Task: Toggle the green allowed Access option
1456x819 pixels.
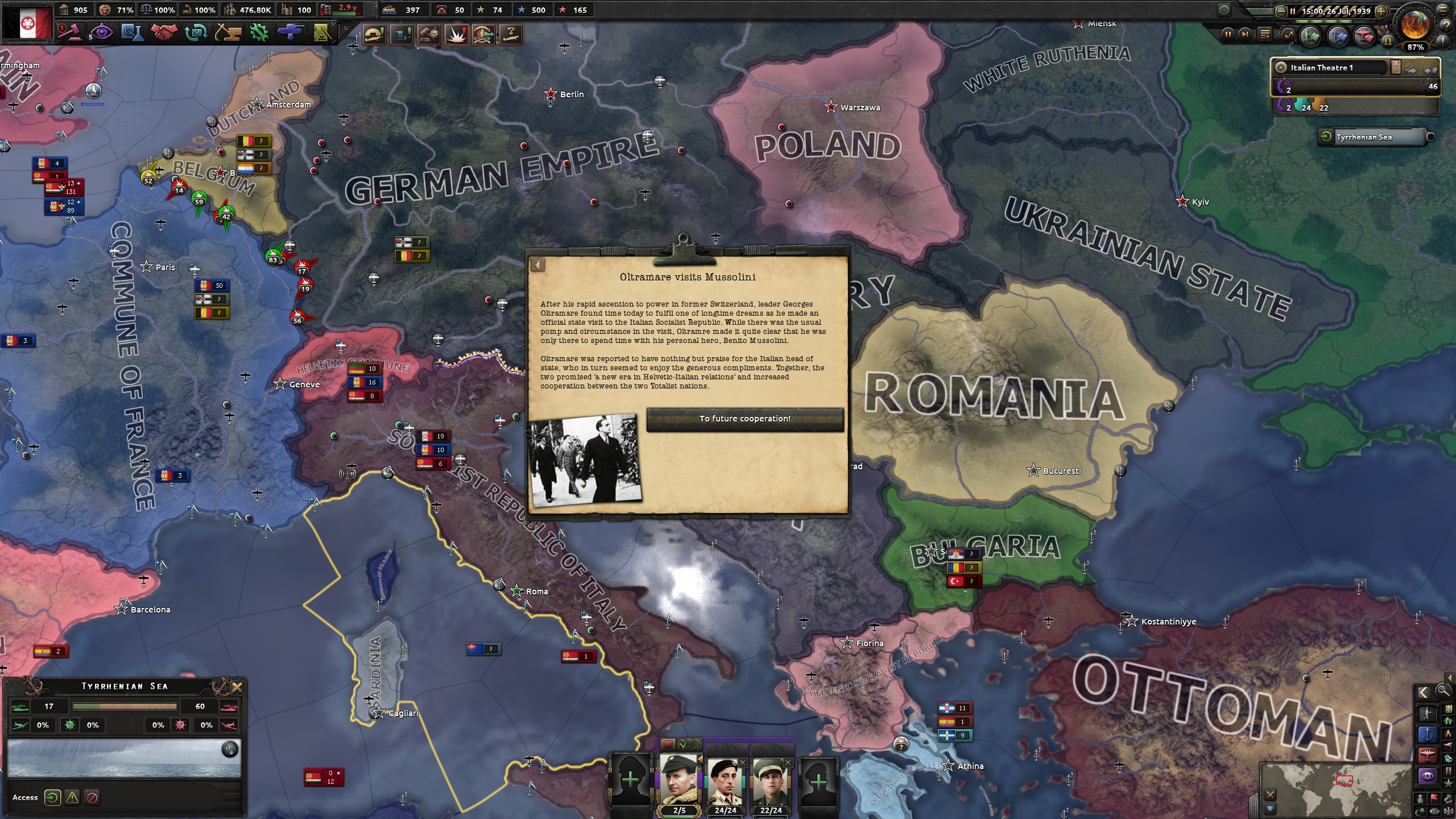Action: point(53,797)
